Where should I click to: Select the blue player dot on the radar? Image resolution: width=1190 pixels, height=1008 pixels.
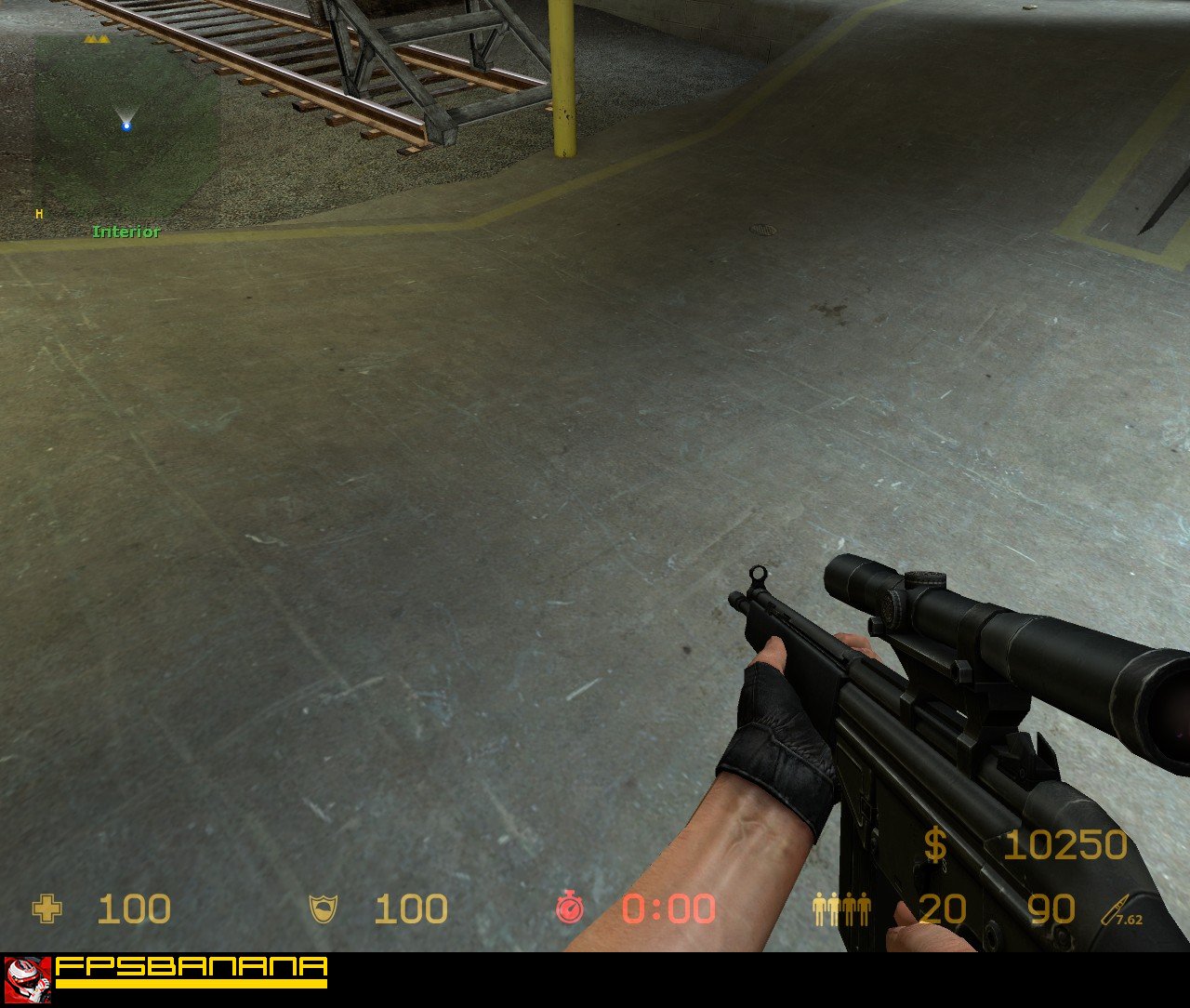(x=126, y=126)
